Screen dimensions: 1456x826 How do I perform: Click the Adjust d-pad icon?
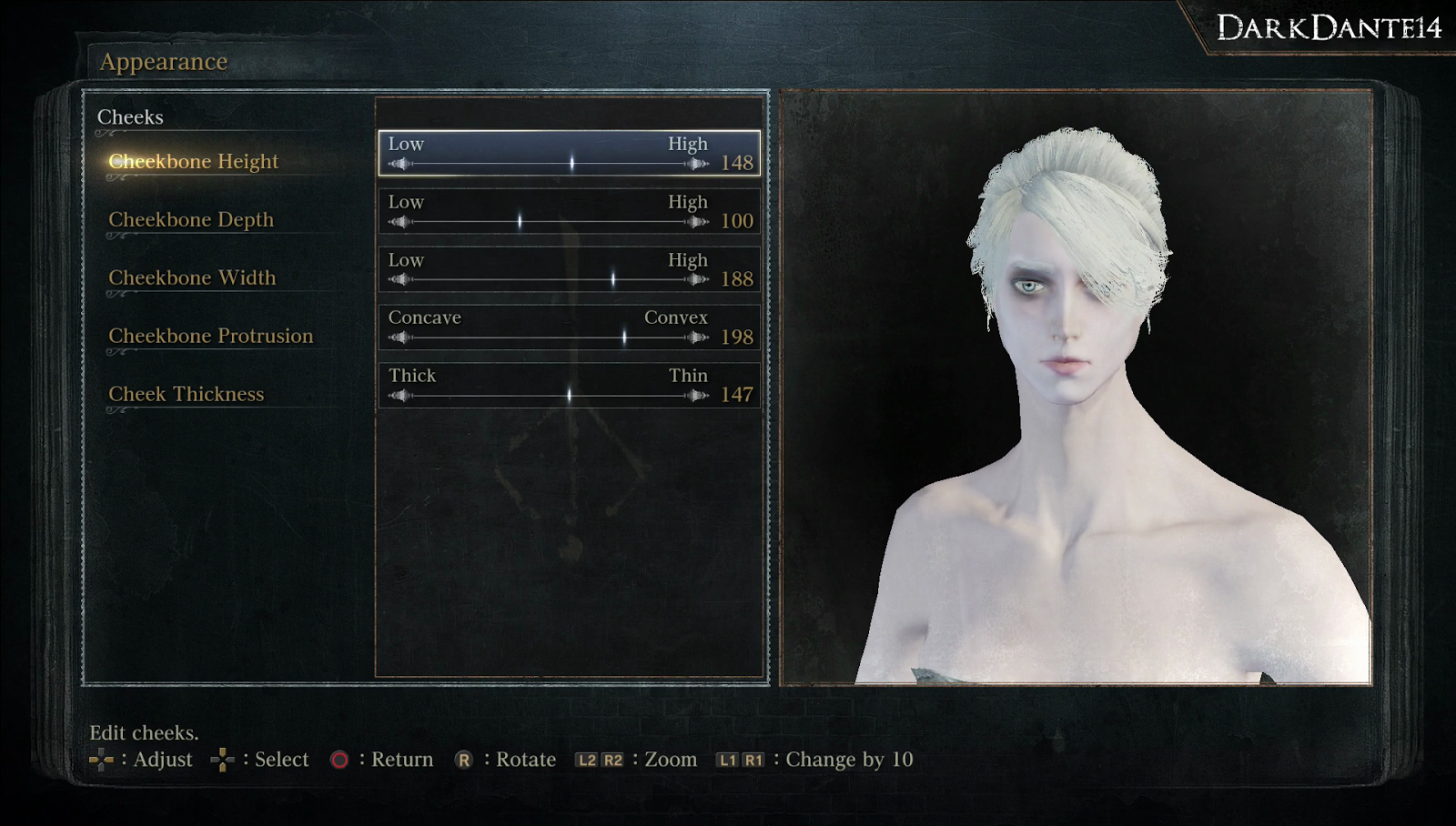pyautogui.click(x=103, y=759)
